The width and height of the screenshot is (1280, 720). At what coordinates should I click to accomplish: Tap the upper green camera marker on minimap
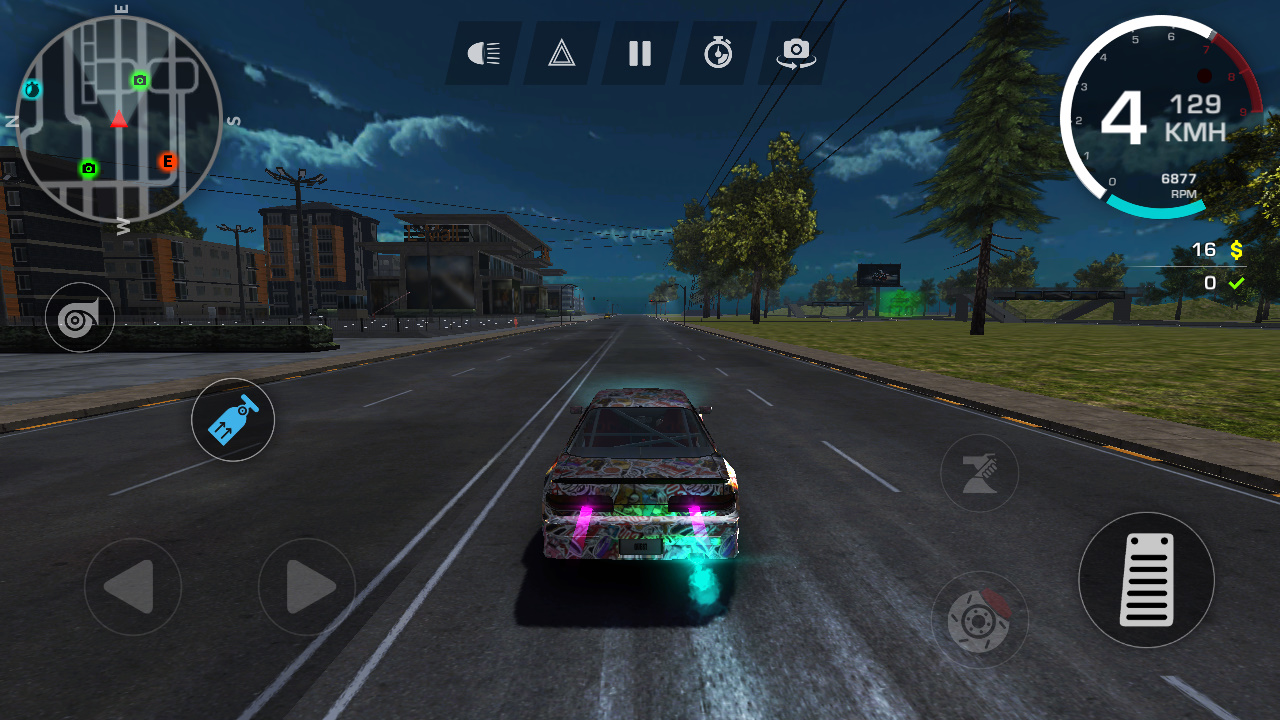click(141, 78)
